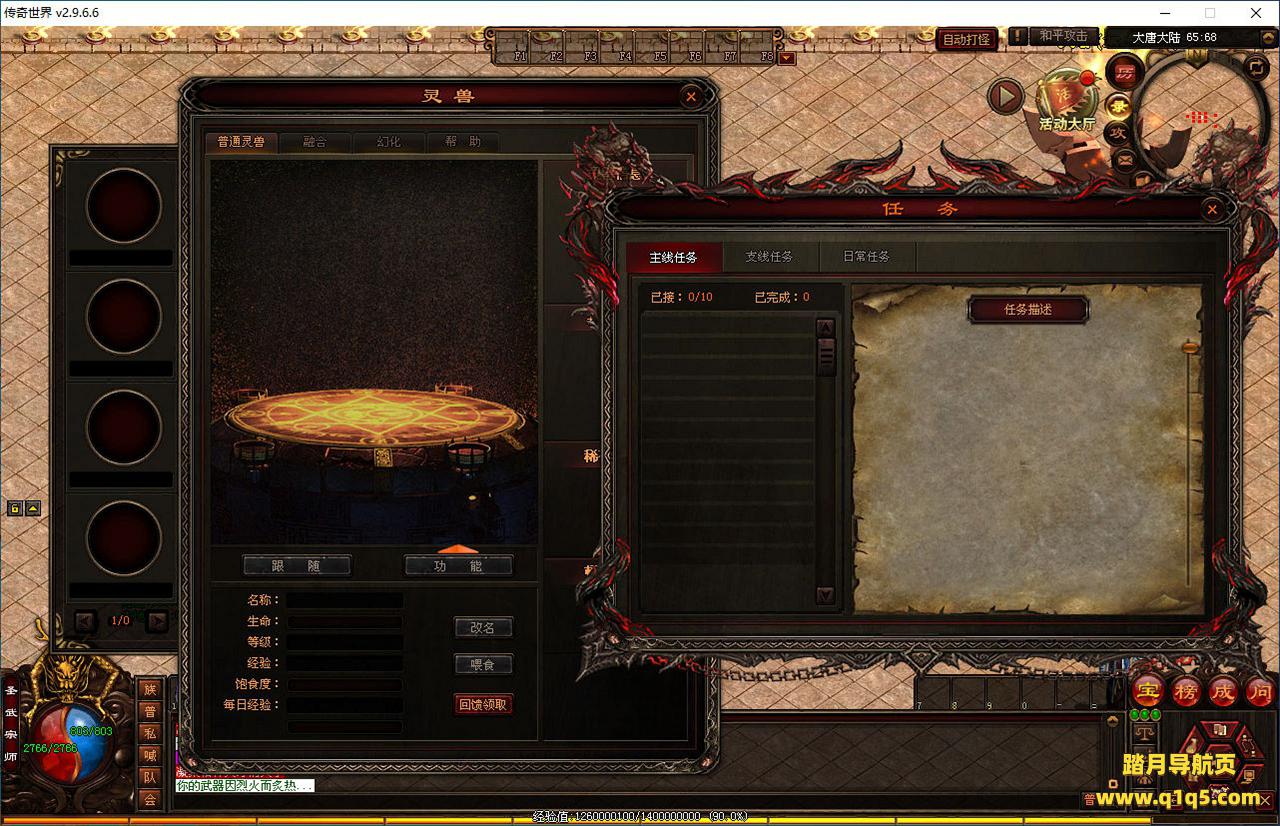Select the 帮助 help tab
1280x826 pixels.
click(462, 142)
